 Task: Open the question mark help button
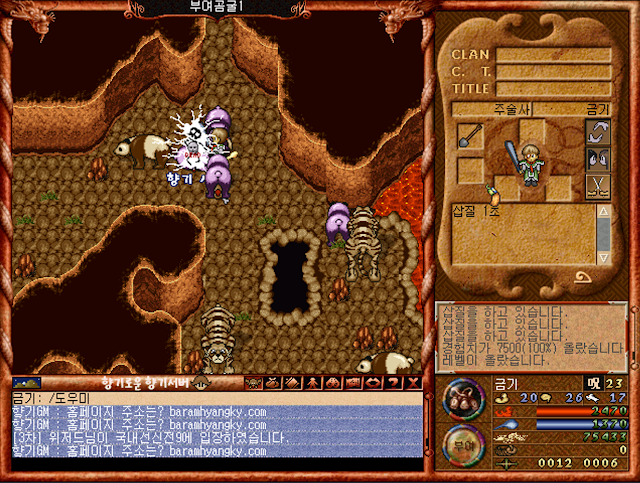[x=391, y=382]
